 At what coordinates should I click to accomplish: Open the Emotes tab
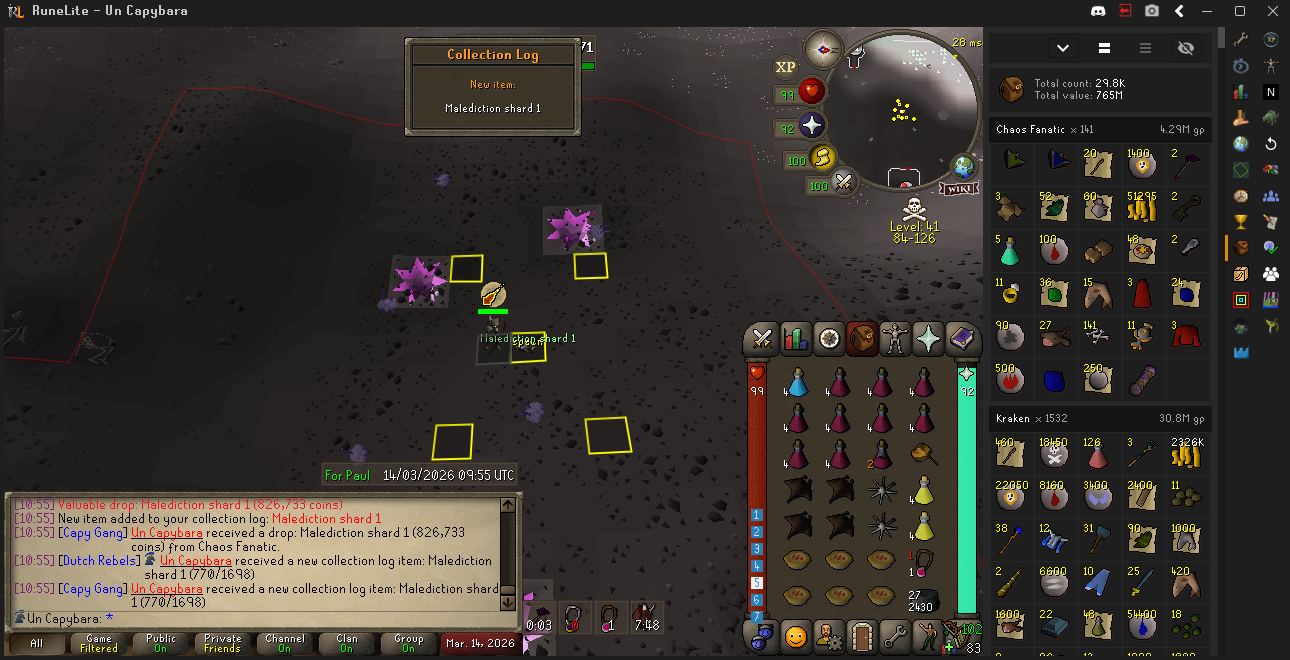click(x=796, y=635)
